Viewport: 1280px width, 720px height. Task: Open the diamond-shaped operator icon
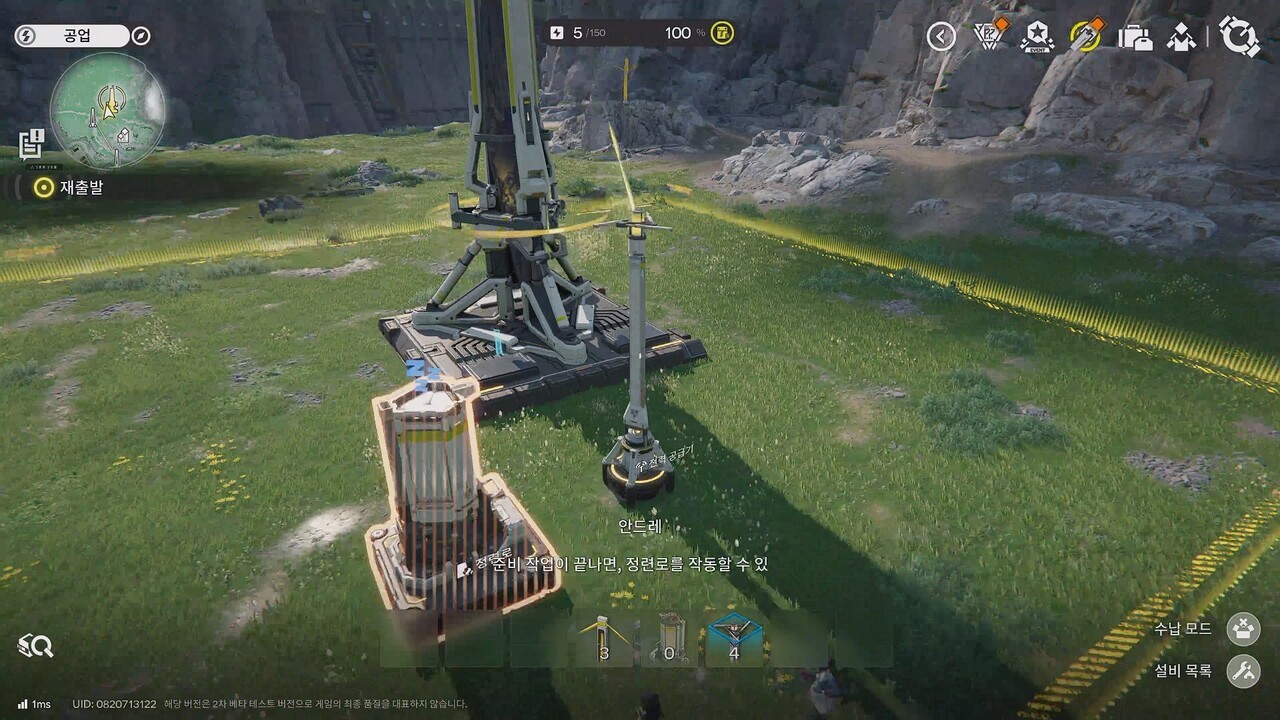click(x=1183, y=37)
